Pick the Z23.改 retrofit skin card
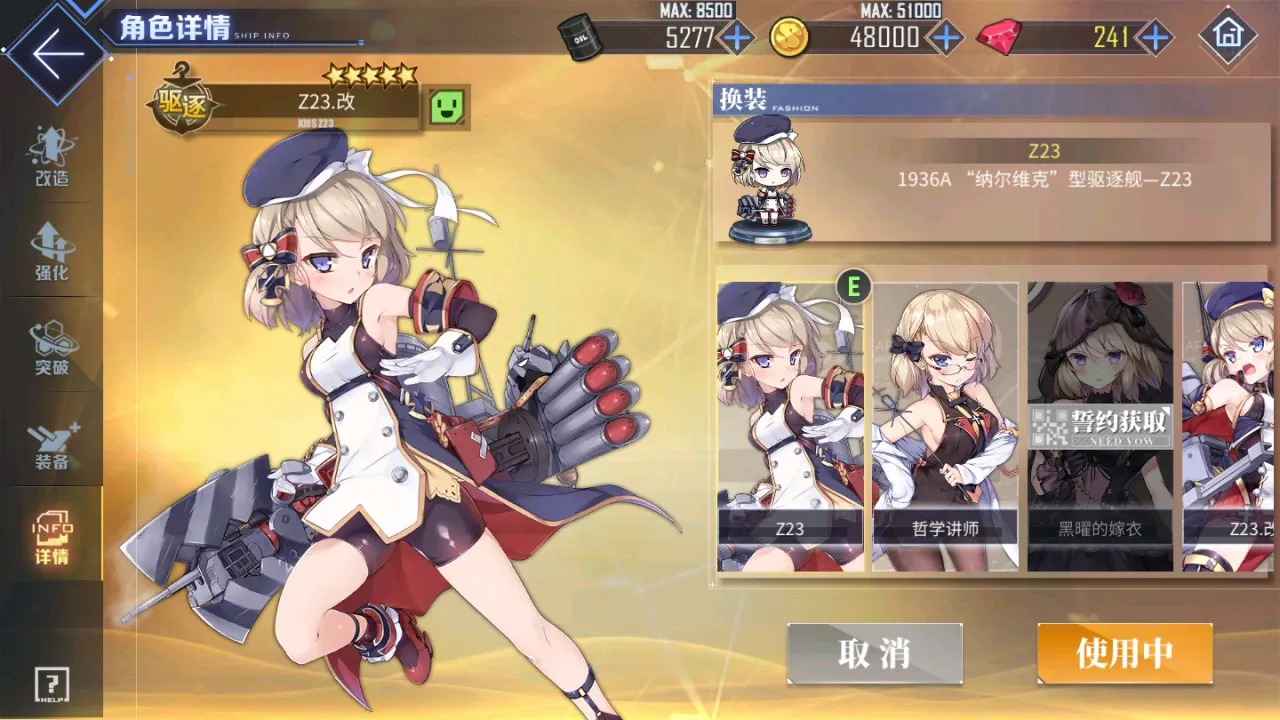Viewport: 1280px width, 720px height. click(x=1232, y=427)
